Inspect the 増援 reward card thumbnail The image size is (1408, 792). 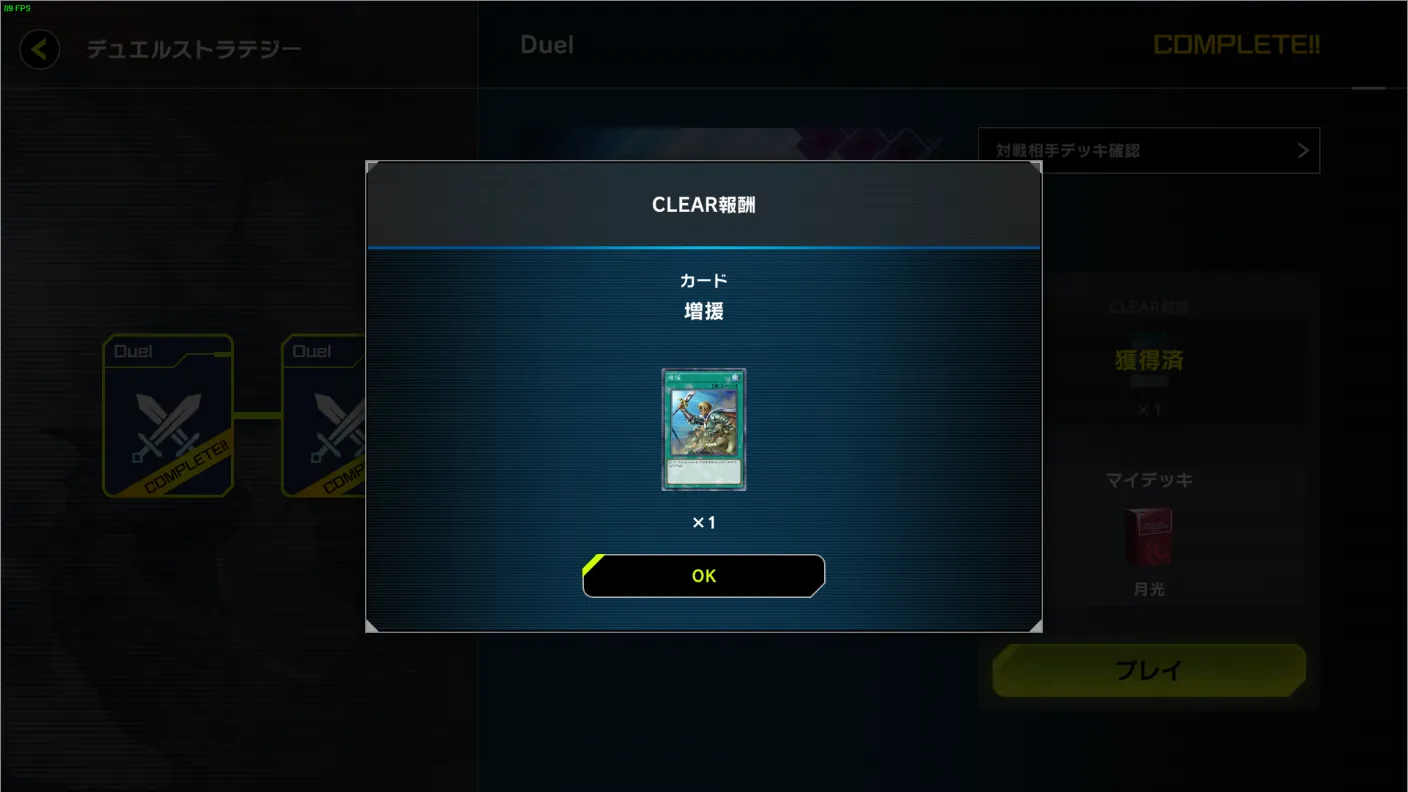704,429
